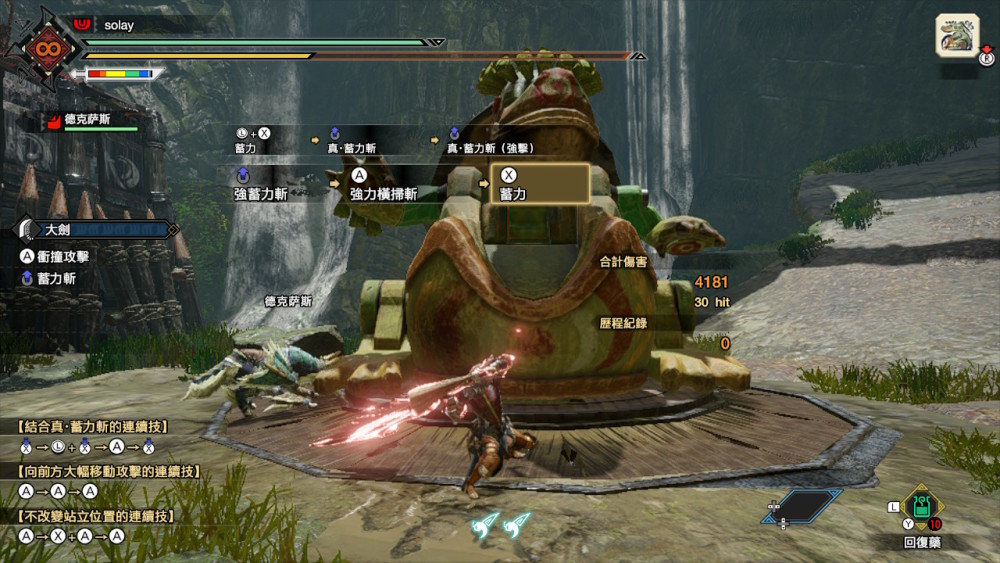
Task: Select the 不改變站立位置的連續技 guide
Action: point(96,516)
